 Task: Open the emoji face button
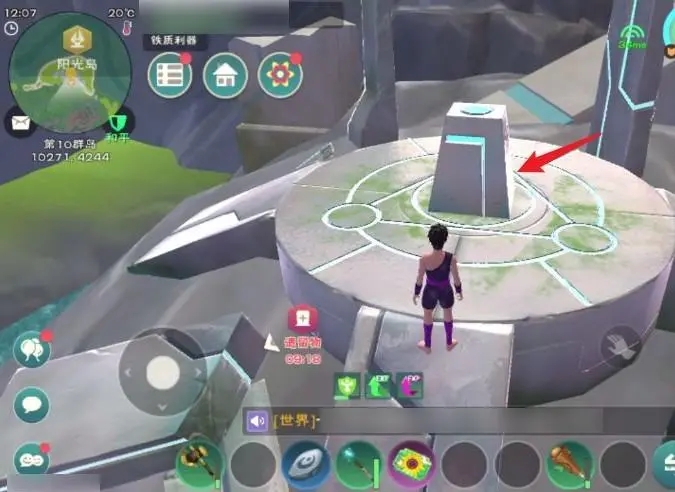point(31,459)
